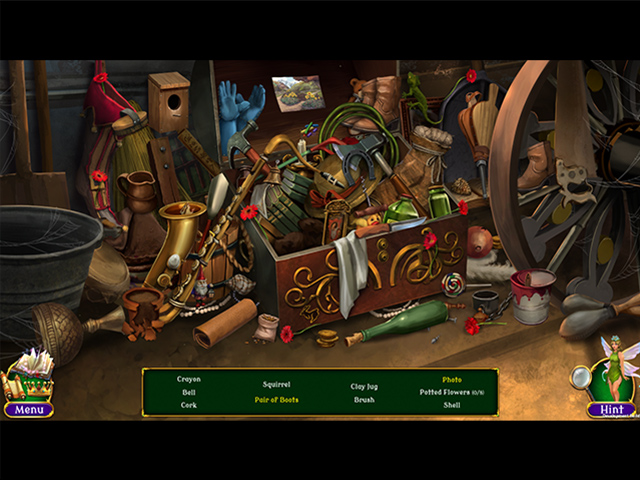
Task: Click the highlighted 'Photo' entry
Action: coord(452,379)
